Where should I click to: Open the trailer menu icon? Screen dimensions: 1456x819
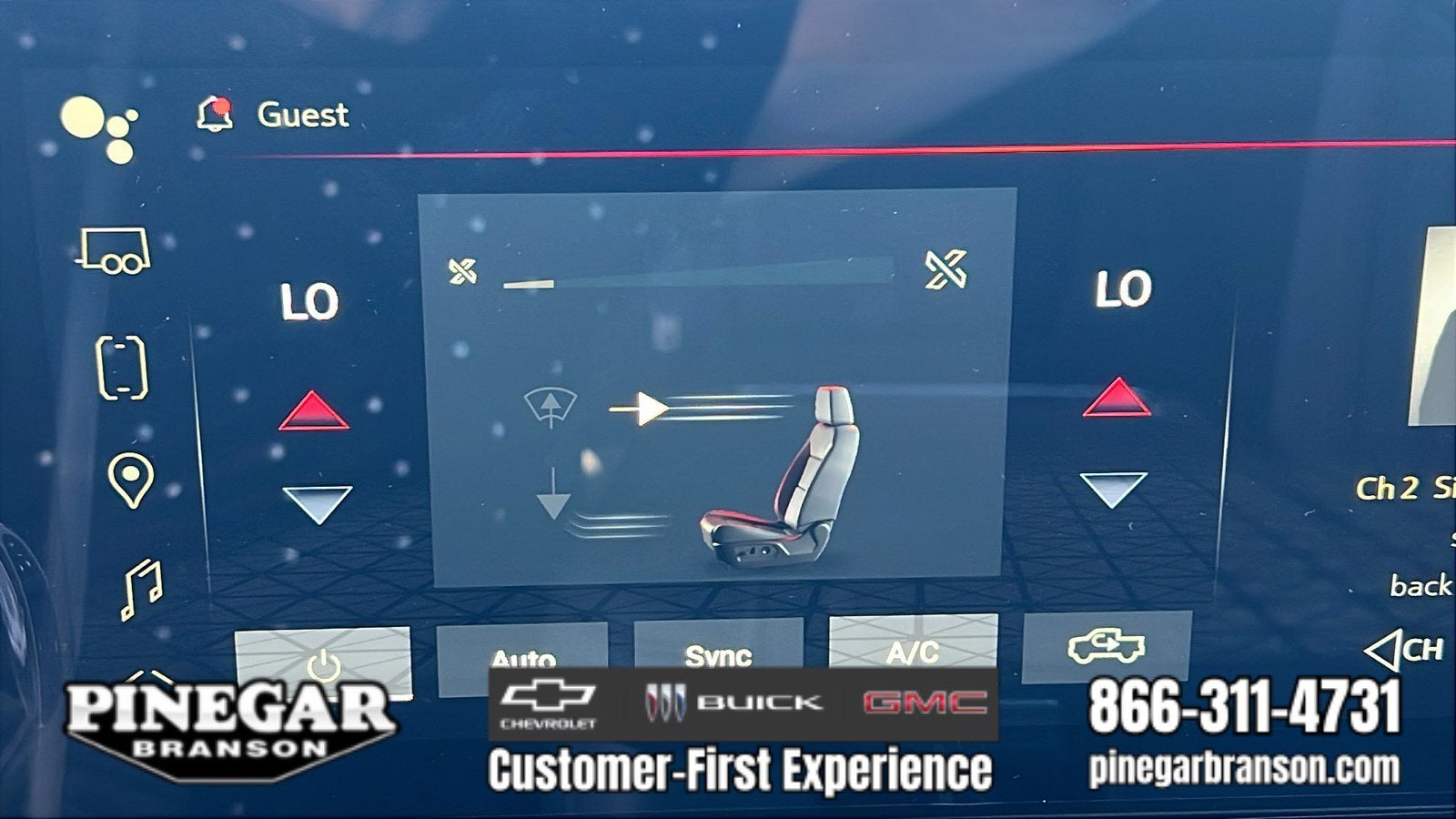(x=115, y=250)
